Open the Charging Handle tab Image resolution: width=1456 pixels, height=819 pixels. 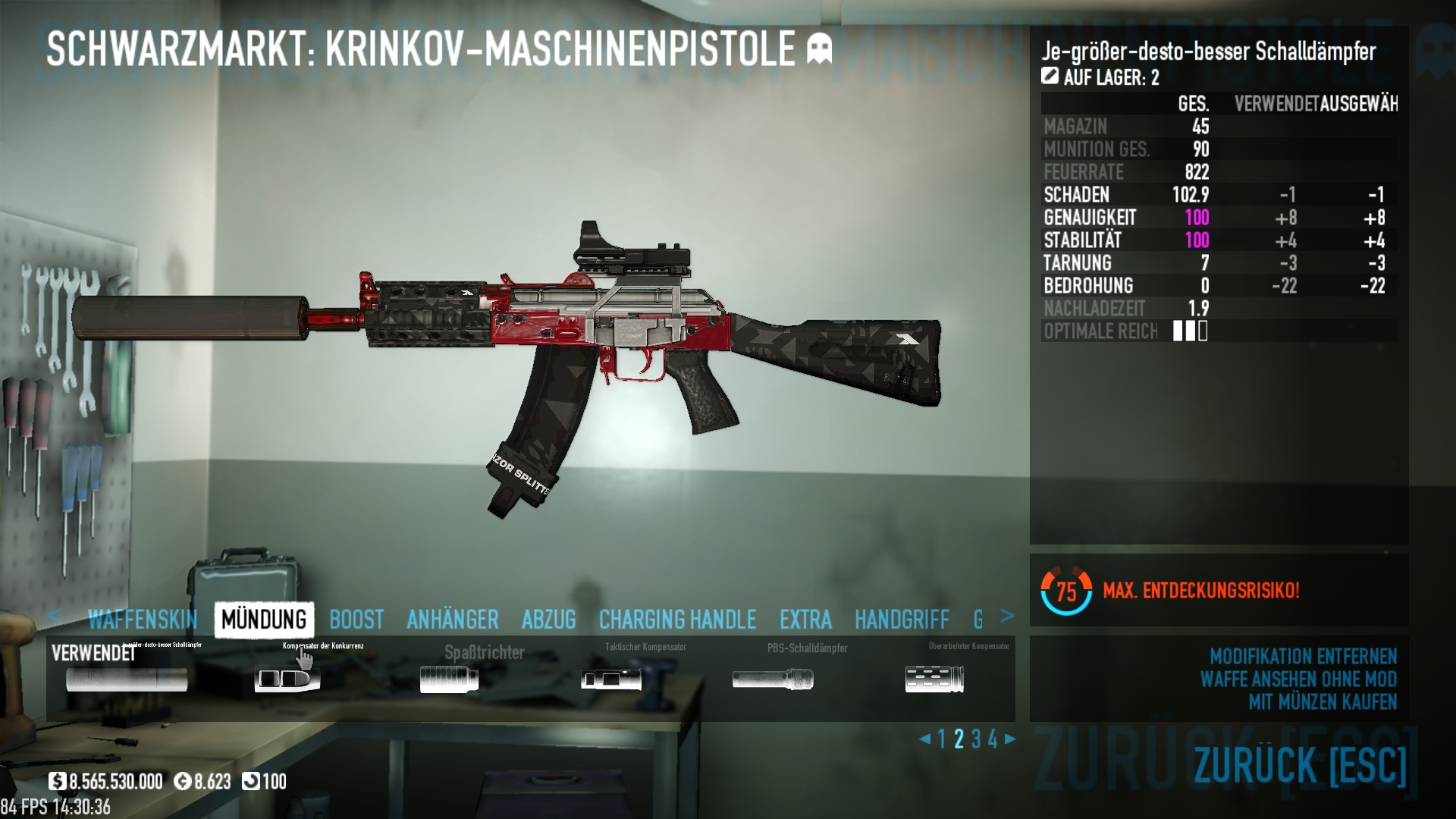(x=677, y=620)
